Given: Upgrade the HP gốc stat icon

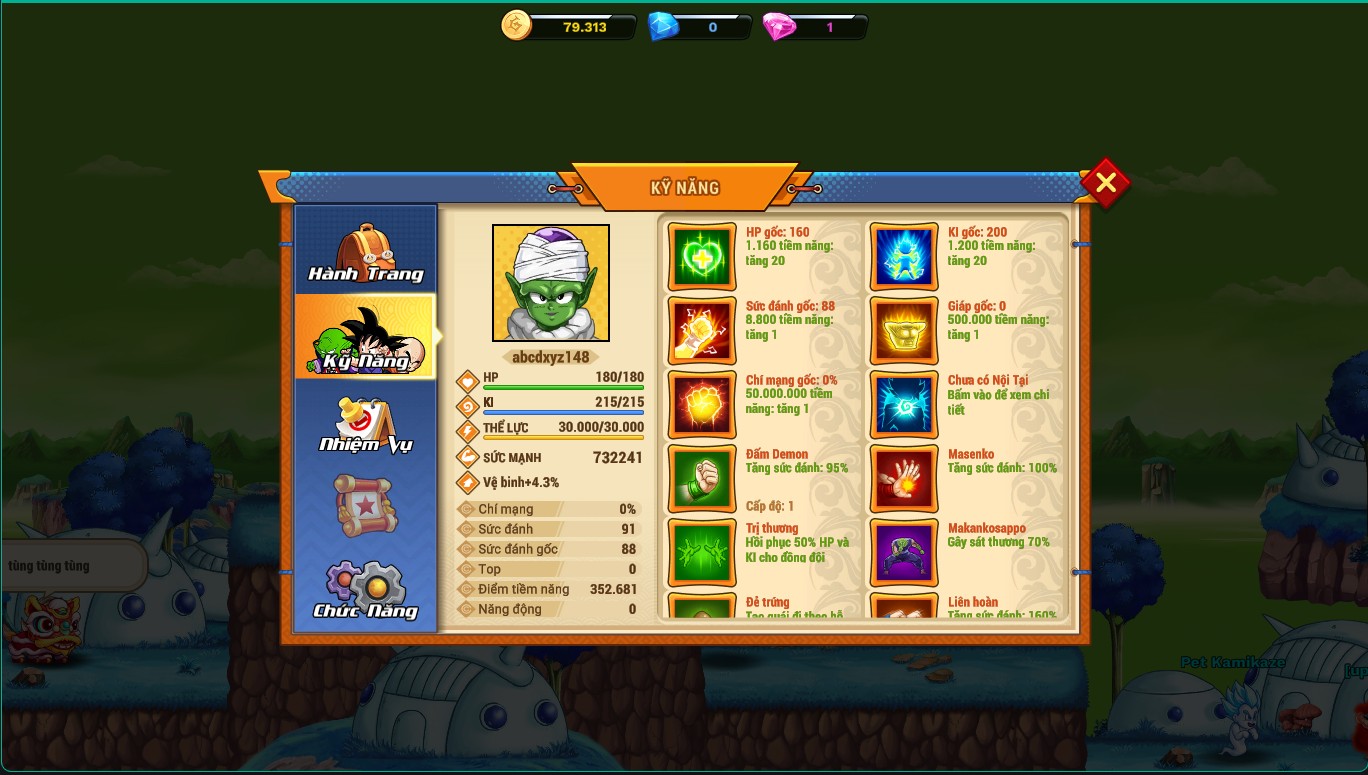Looking at the screenshot, I should 702,257.
